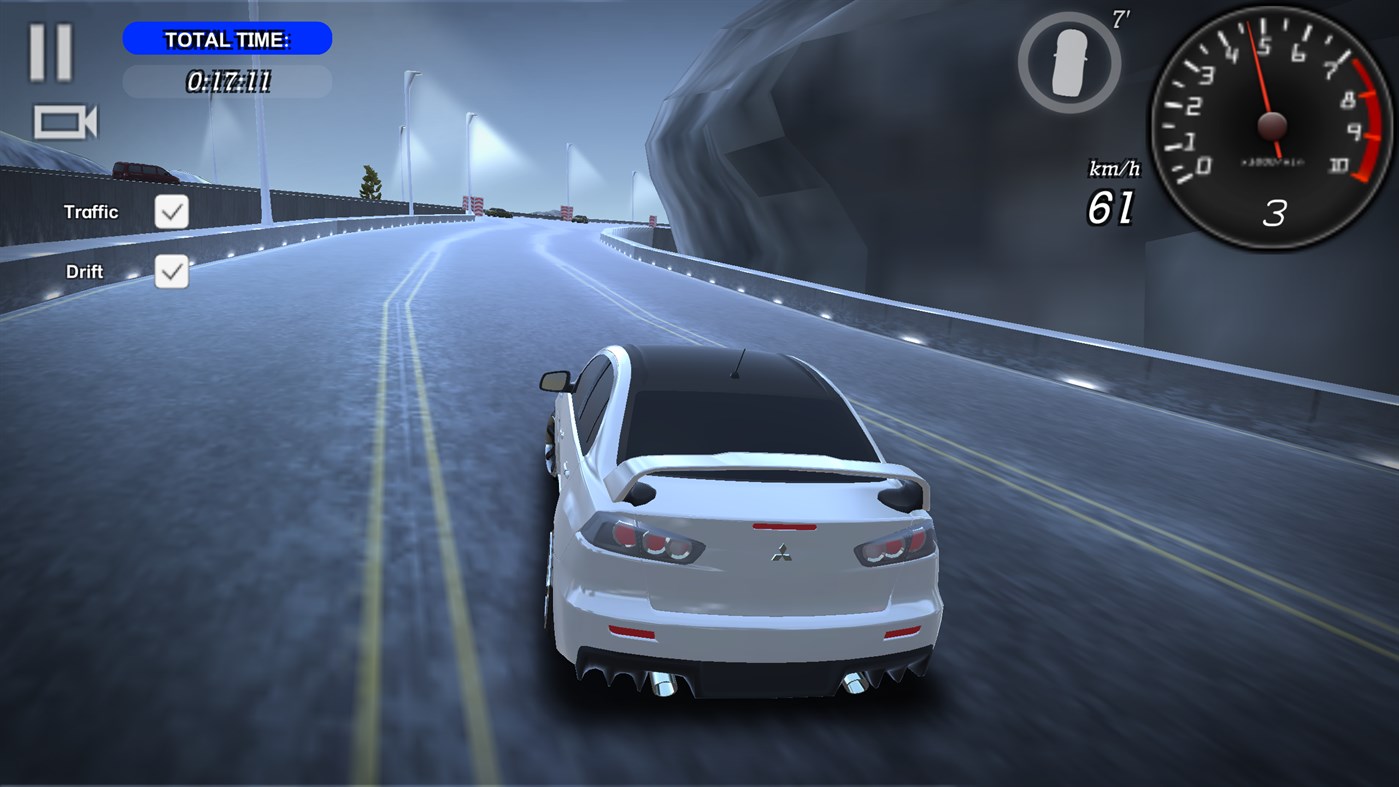Click the Drift text label

tap(84, 271)
